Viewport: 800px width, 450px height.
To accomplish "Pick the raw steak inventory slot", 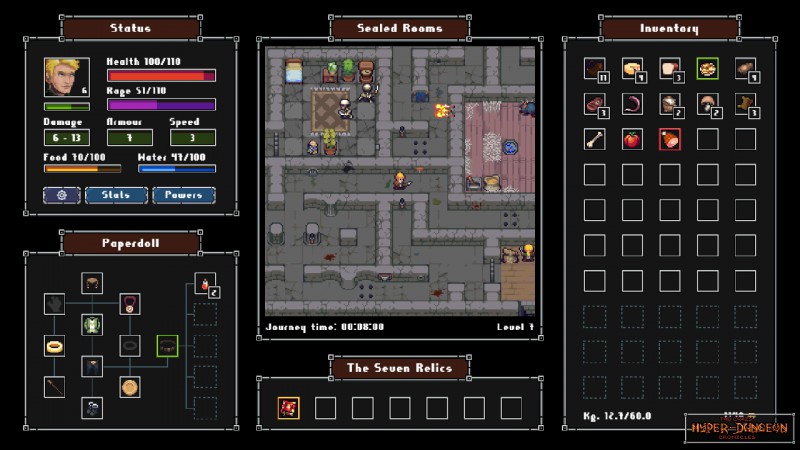I will [595, 103].
